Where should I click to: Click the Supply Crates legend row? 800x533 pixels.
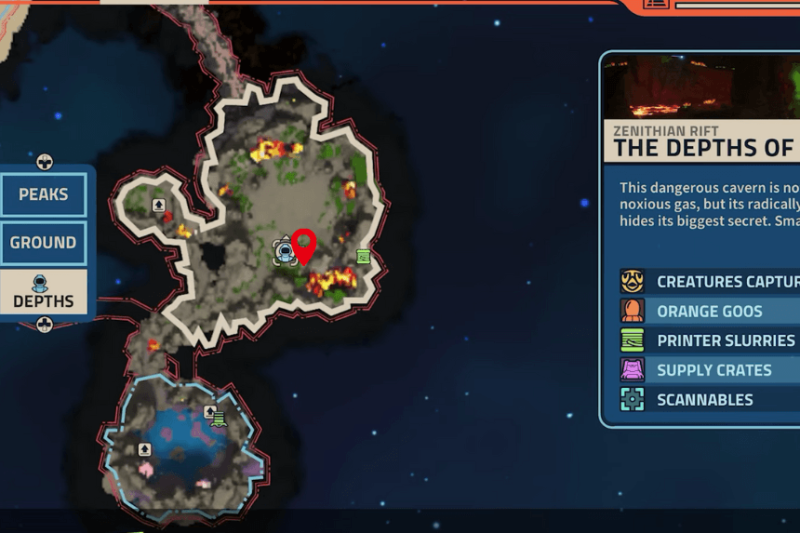click(x=710, y=370)
